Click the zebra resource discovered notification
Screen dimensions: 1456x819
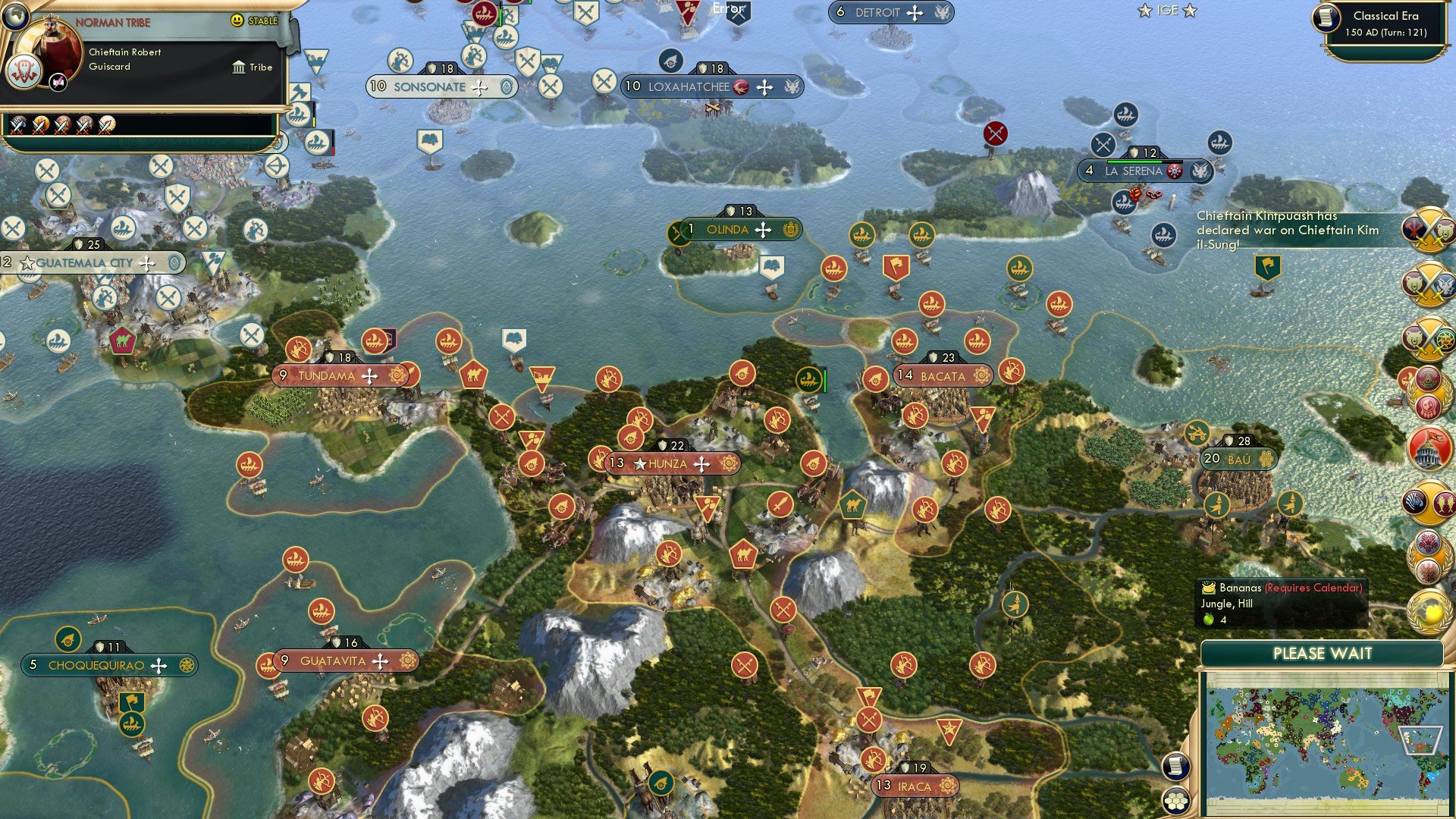(1417, 504)
